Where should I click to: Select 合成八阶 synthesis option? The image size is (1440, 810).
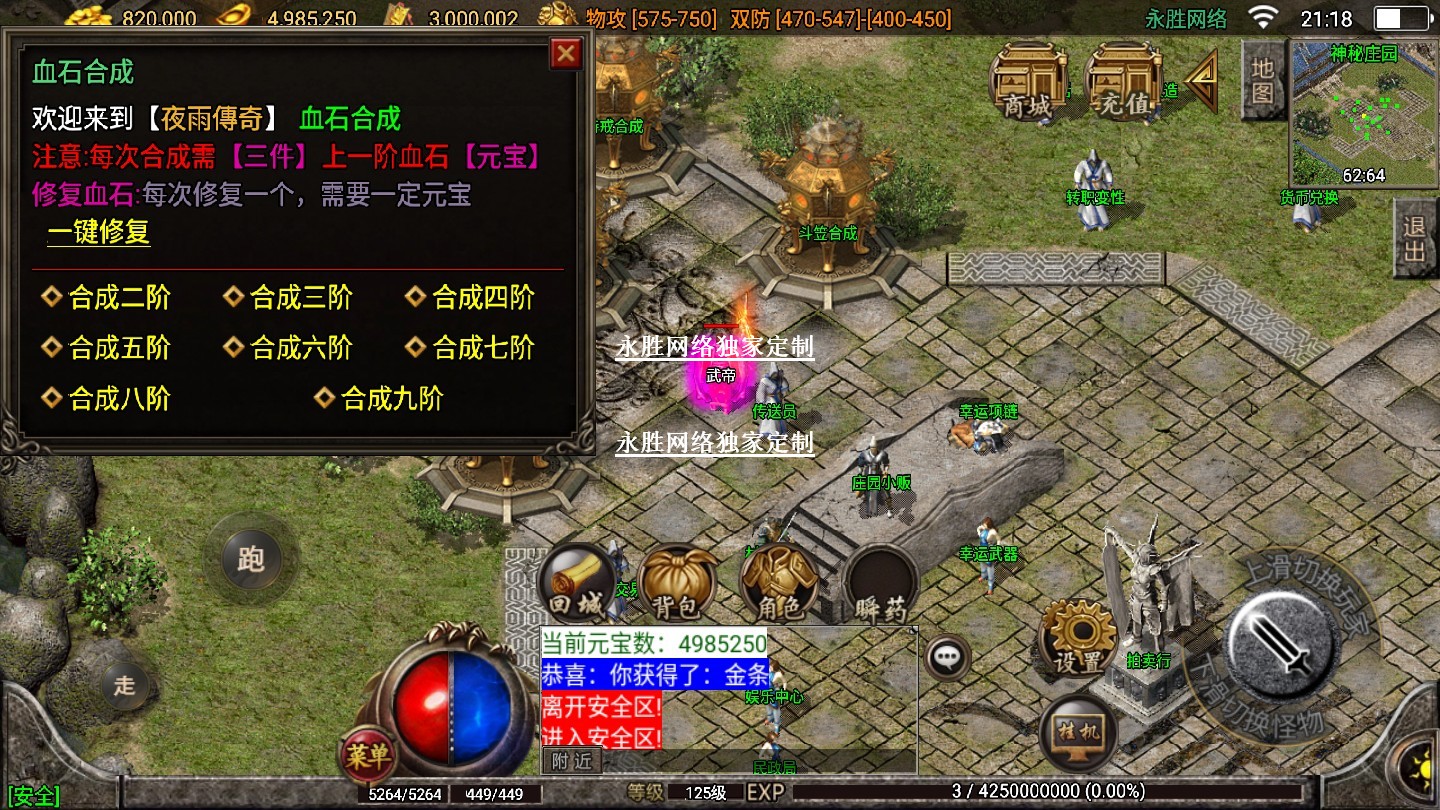118,399
